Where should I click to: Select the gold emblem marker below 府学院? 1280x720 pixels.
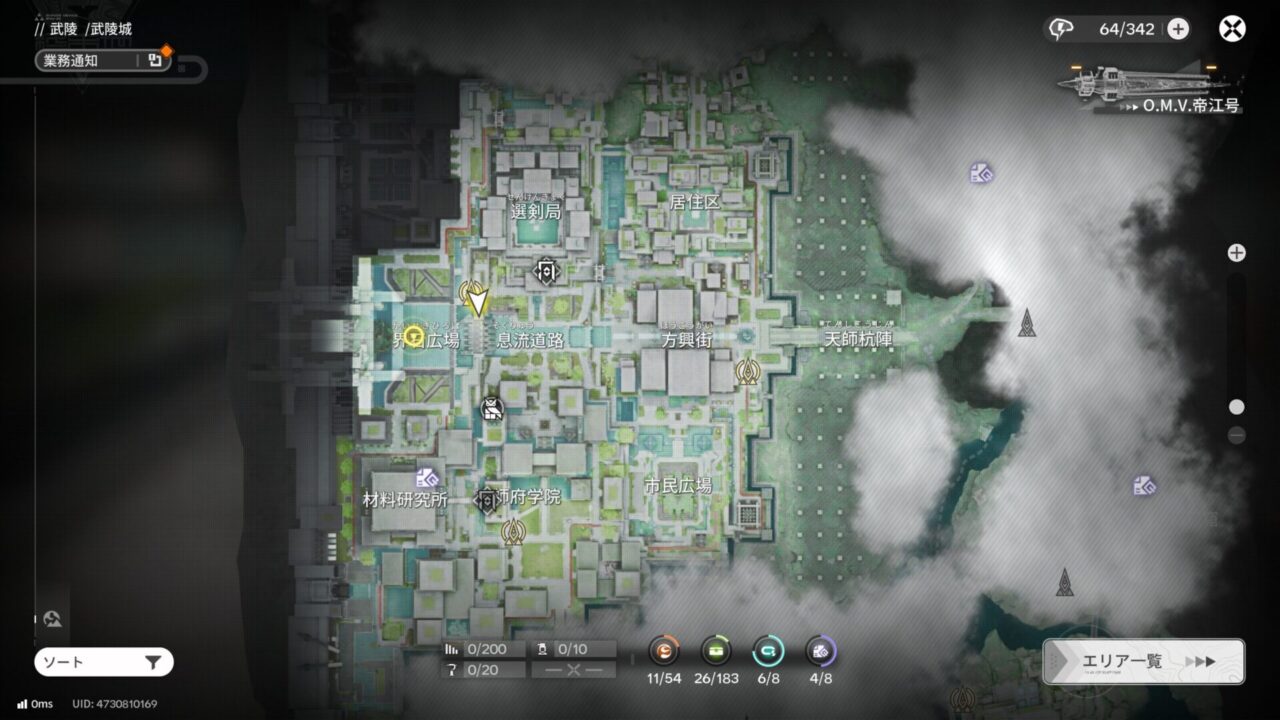coord(514,531)
